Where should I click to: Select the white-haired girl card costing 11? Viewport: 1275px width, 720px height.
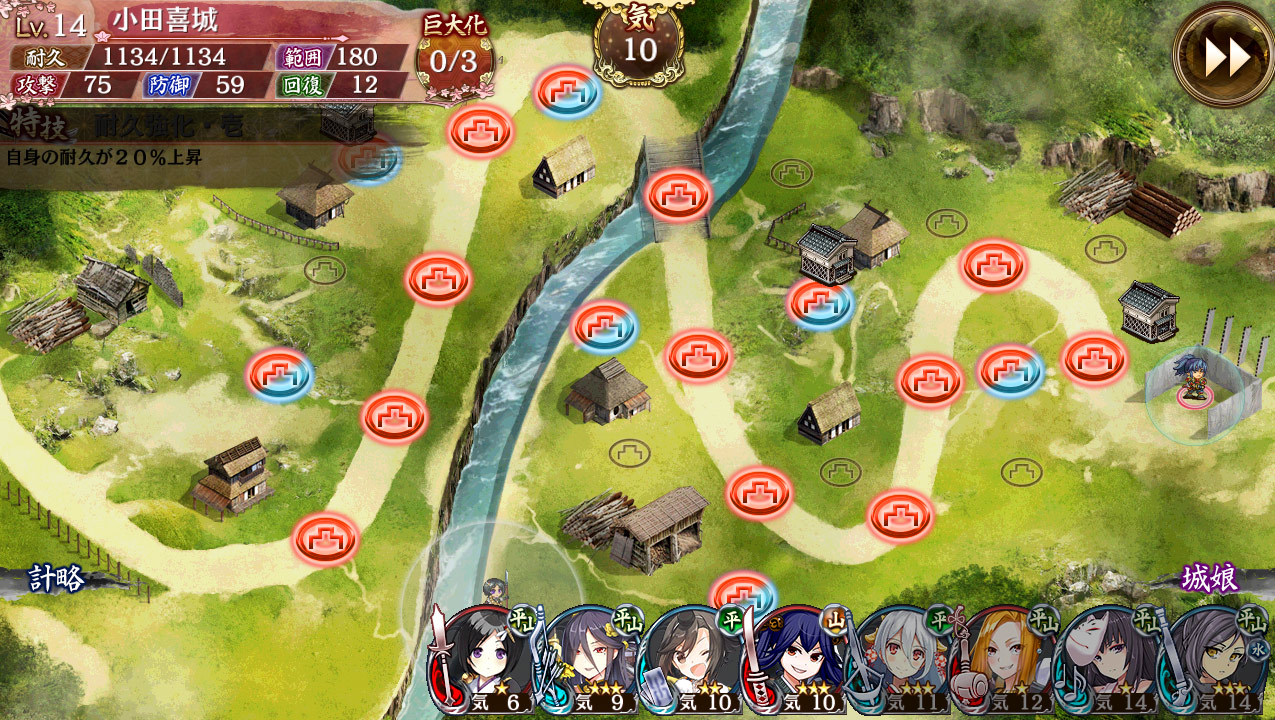pos(902,662)
